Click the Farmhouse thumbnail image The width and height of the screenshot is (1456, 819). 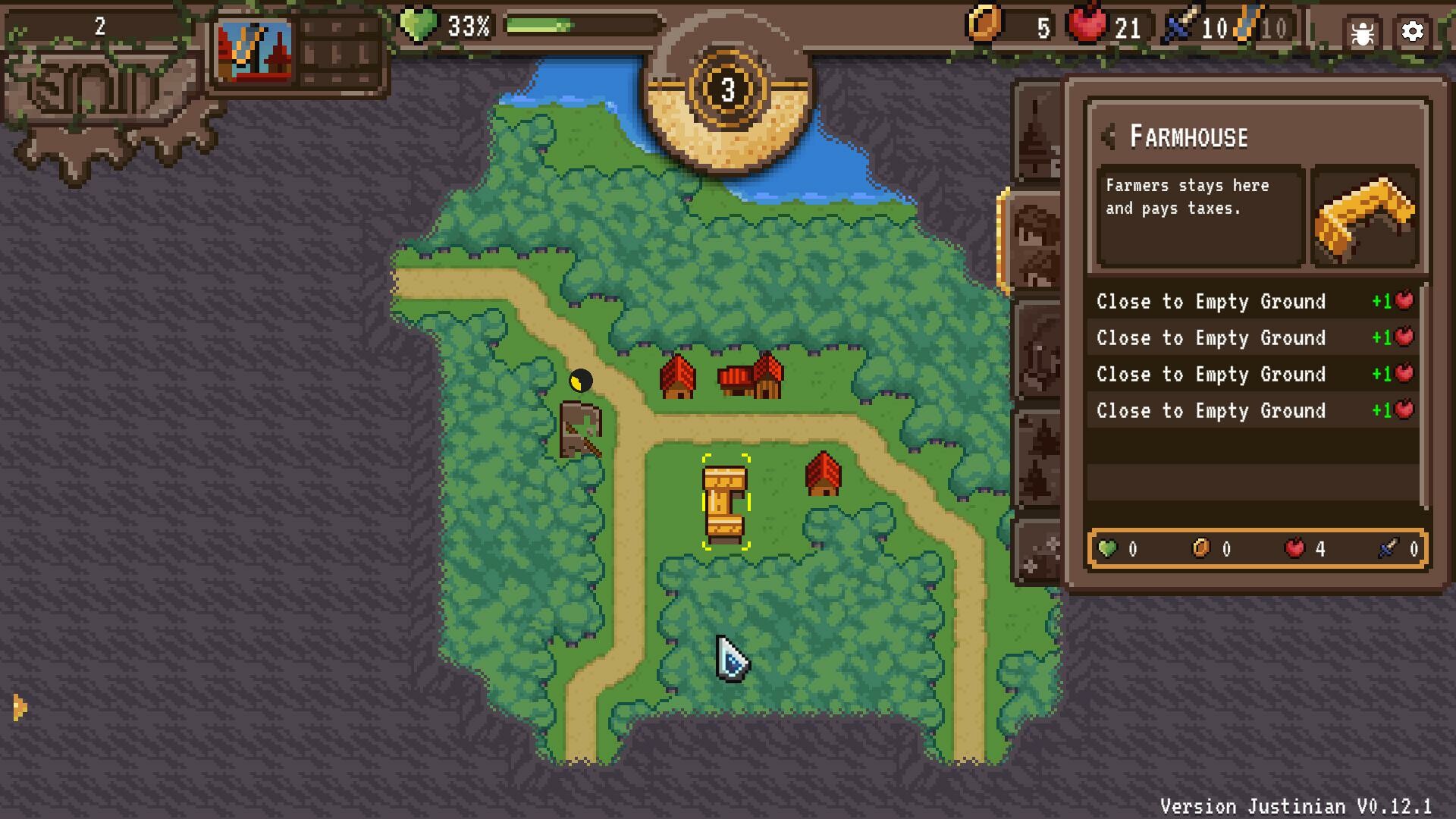coord(1365,215)
